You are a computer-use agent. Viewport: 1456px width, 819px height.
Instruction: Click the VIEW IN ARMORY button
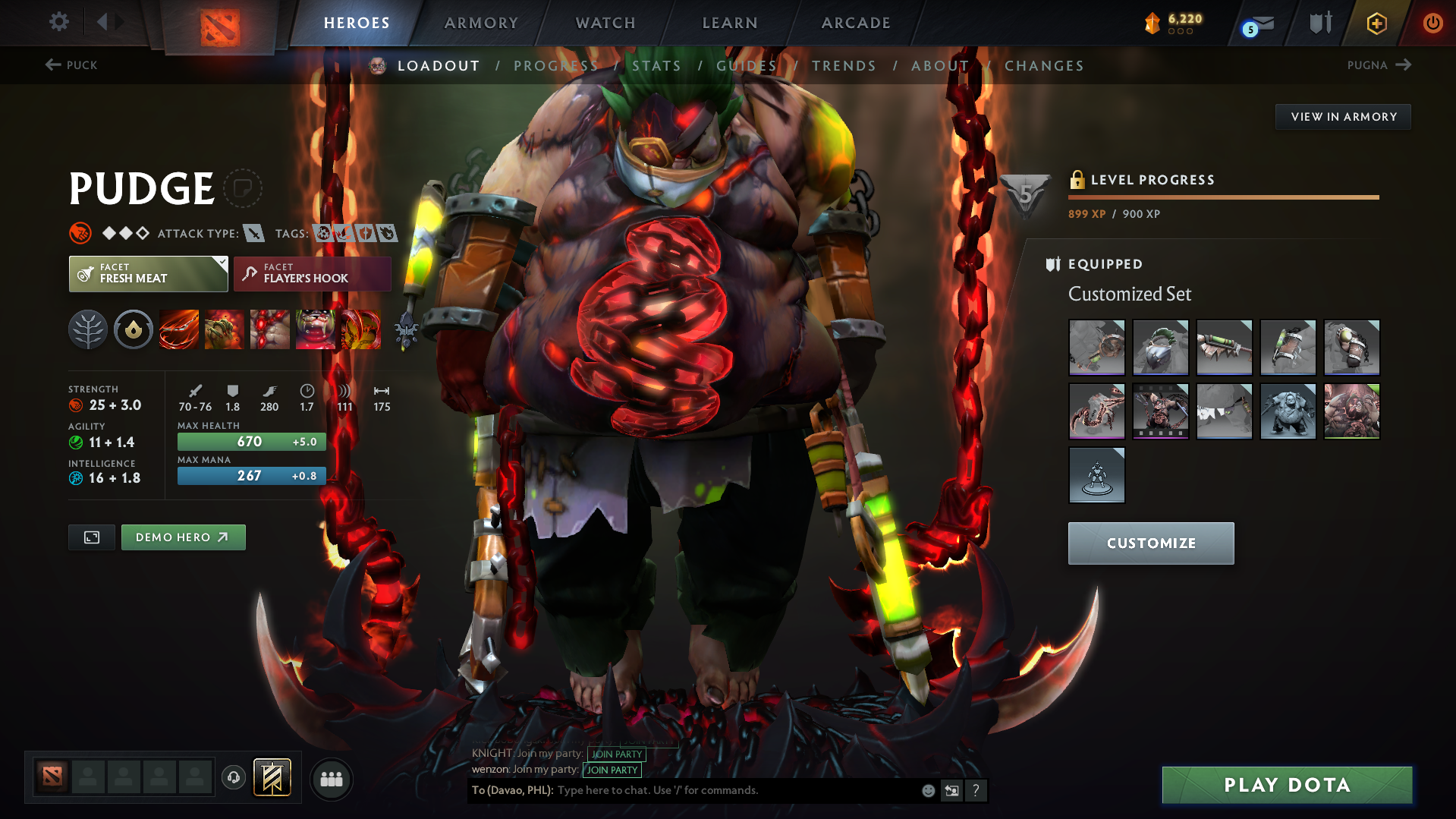[x=1343, y=116]
